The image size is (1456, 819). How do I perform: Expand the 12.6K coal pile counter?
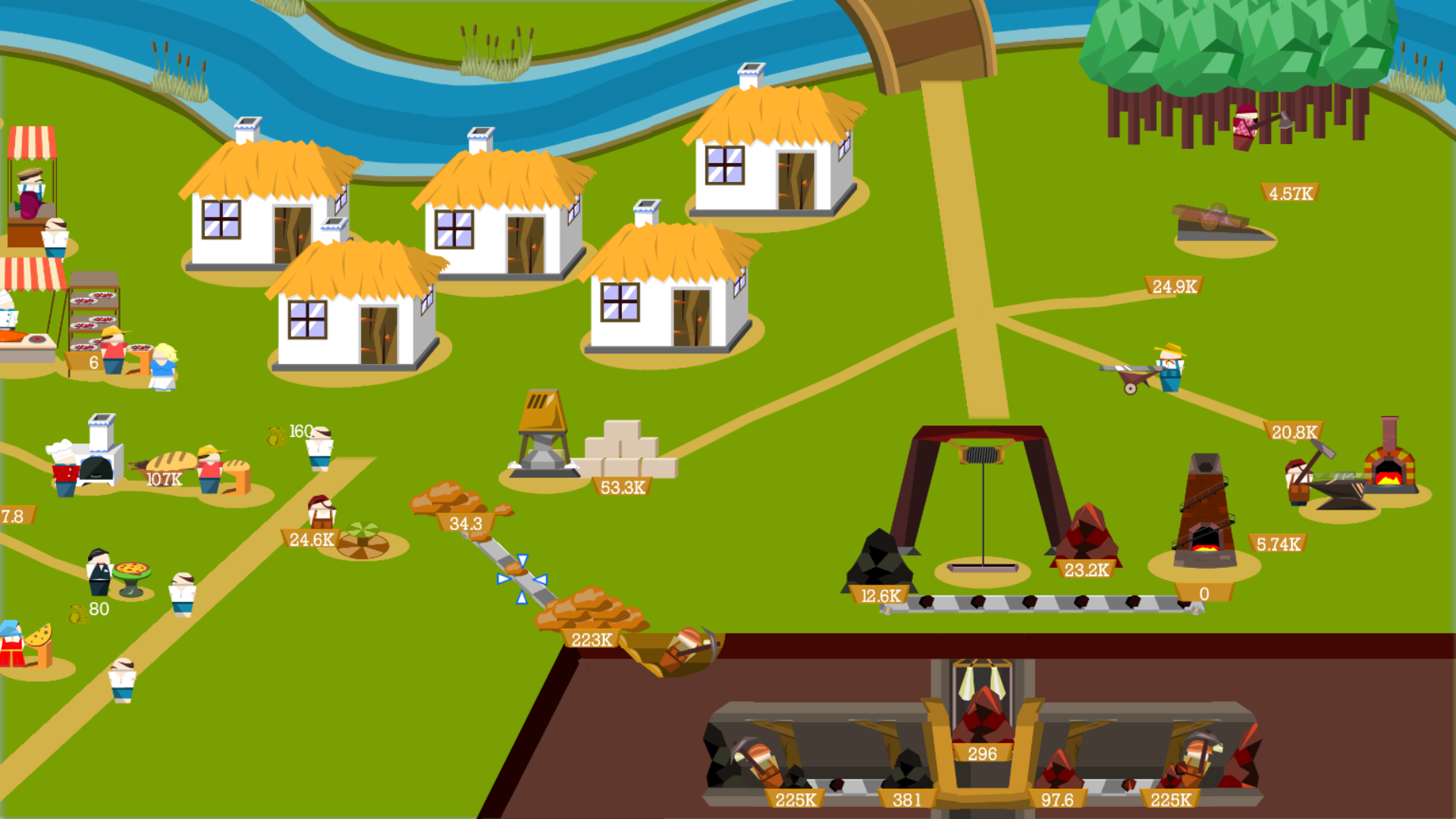pyautogui.click(x=880, y=596)
